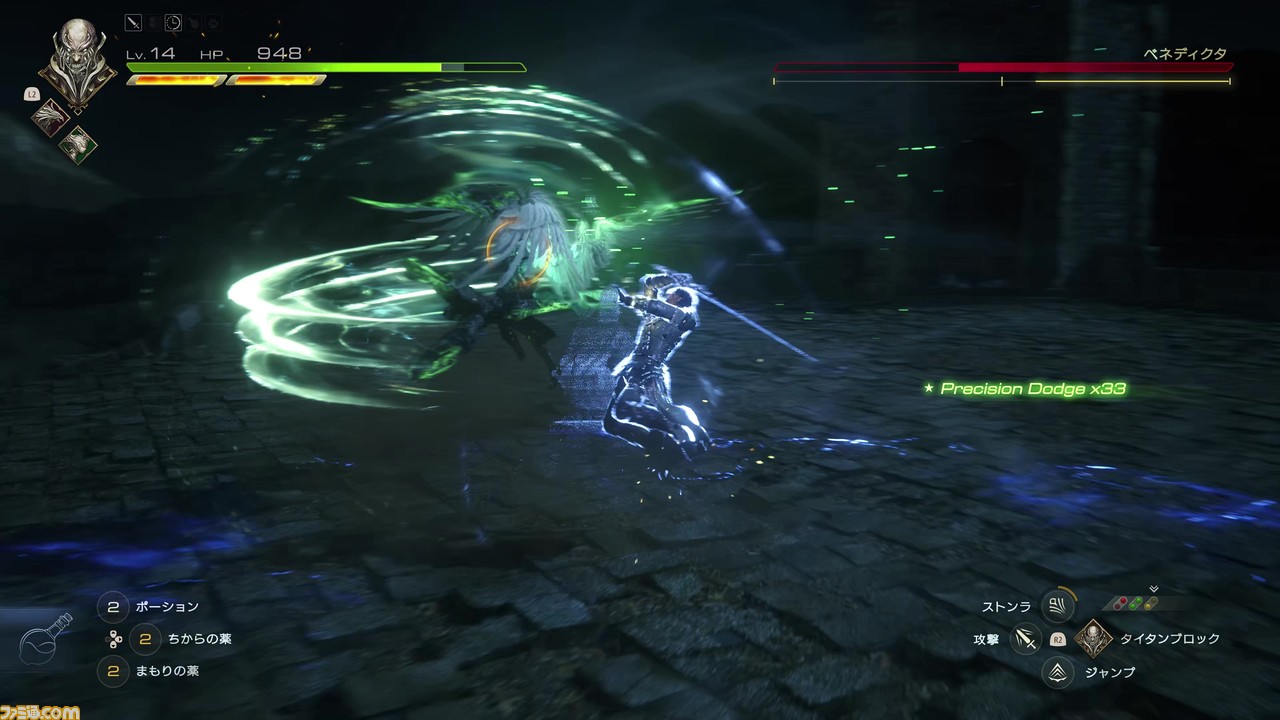
Task: Switch to the Phoenix eikon icon
Action: coord(51,118)
